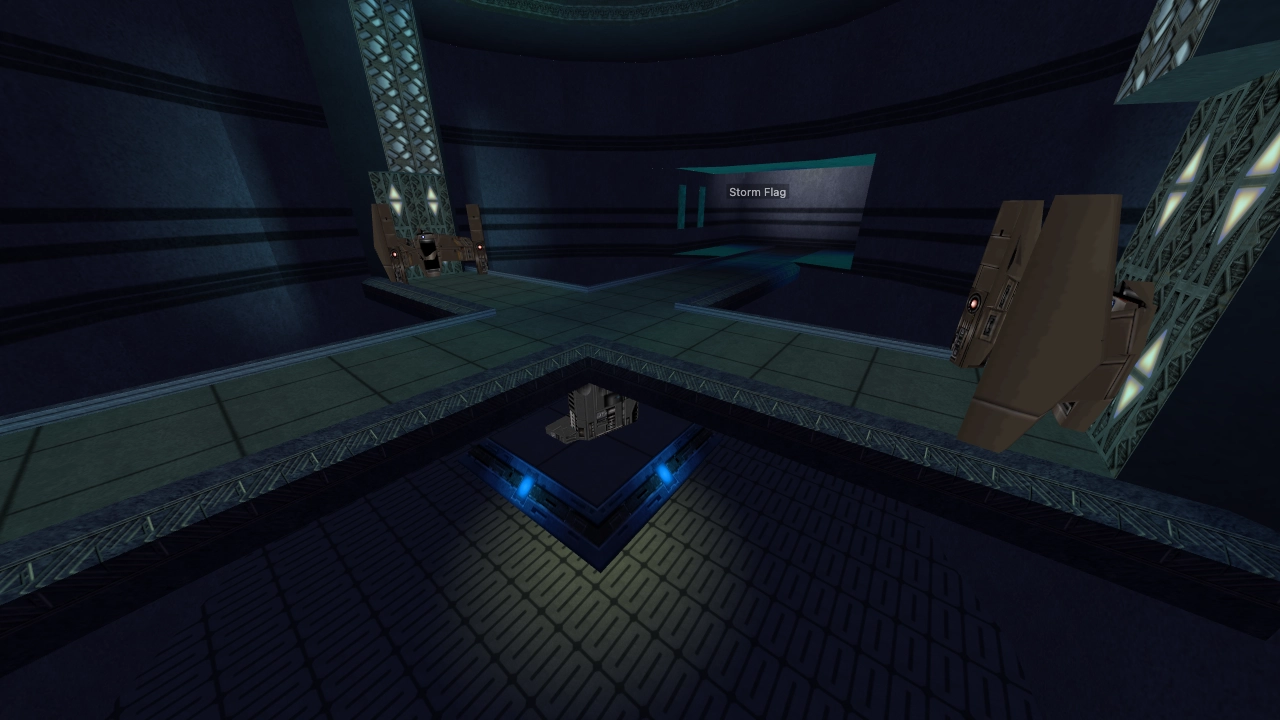Click the Storm Flag nameplate text
Viewport: 1280px width, 720px height.
click(x=757, y=191)
